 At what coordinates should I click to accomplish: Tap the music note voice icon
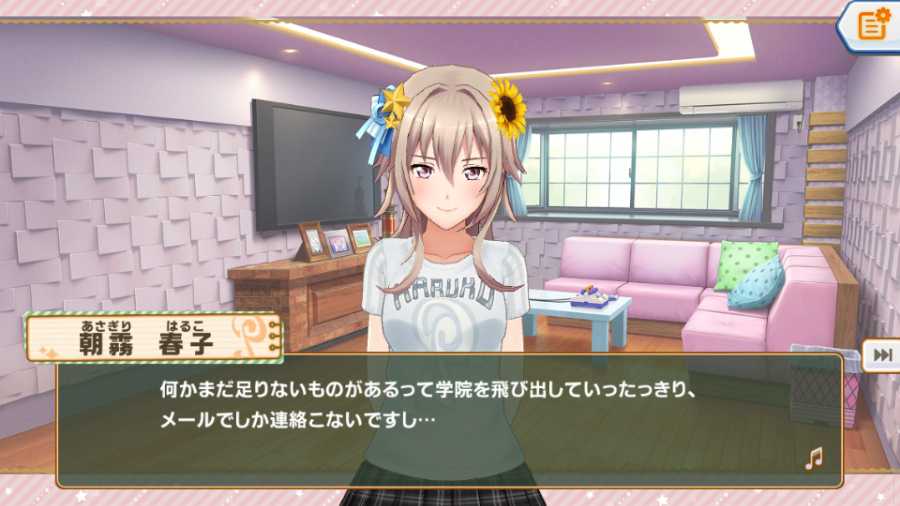[x=814, y=458]
